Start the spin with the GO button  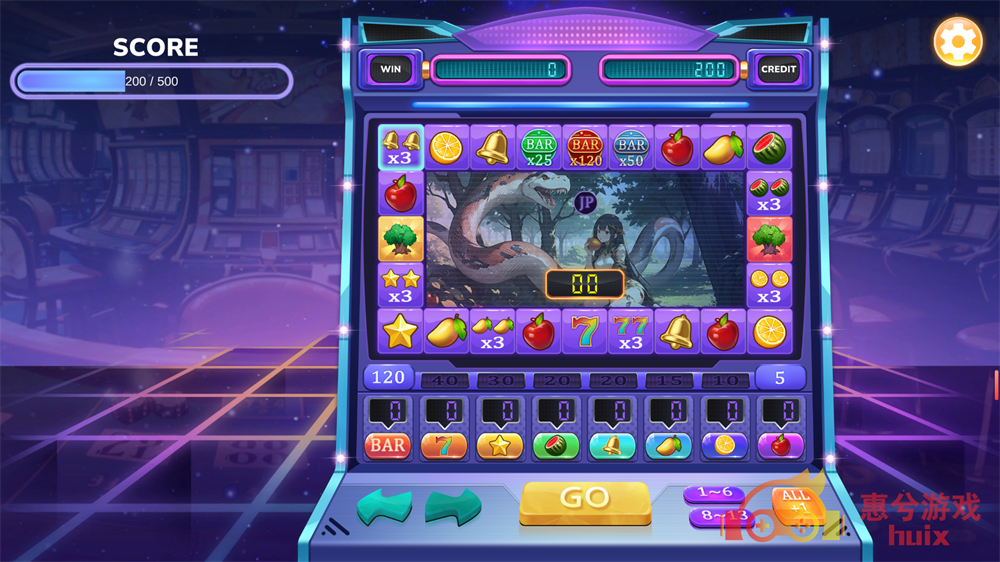coord(585,500)
